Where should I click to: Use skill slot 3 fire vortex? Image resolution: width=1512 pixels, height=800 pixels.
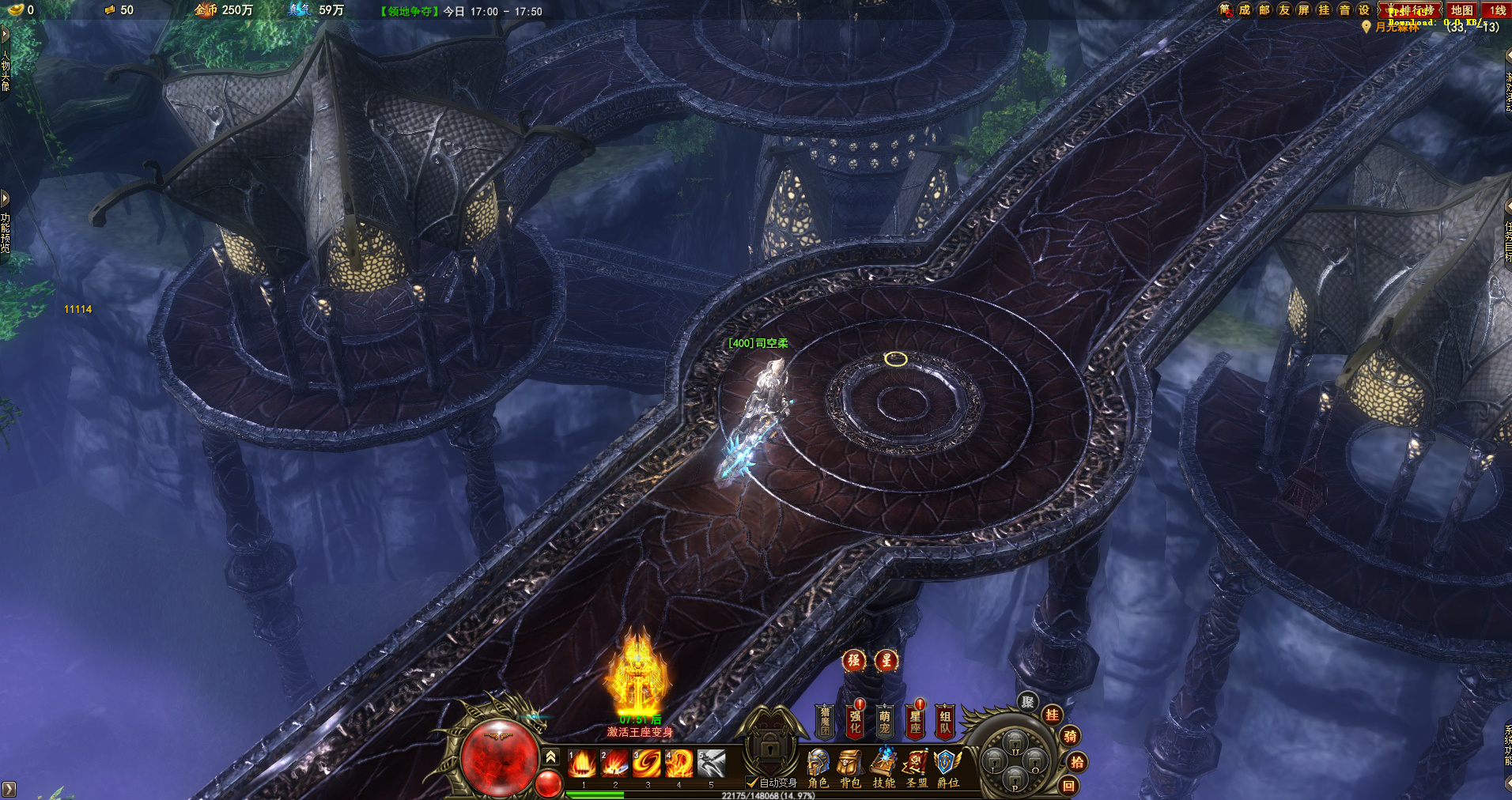(647, 764)
